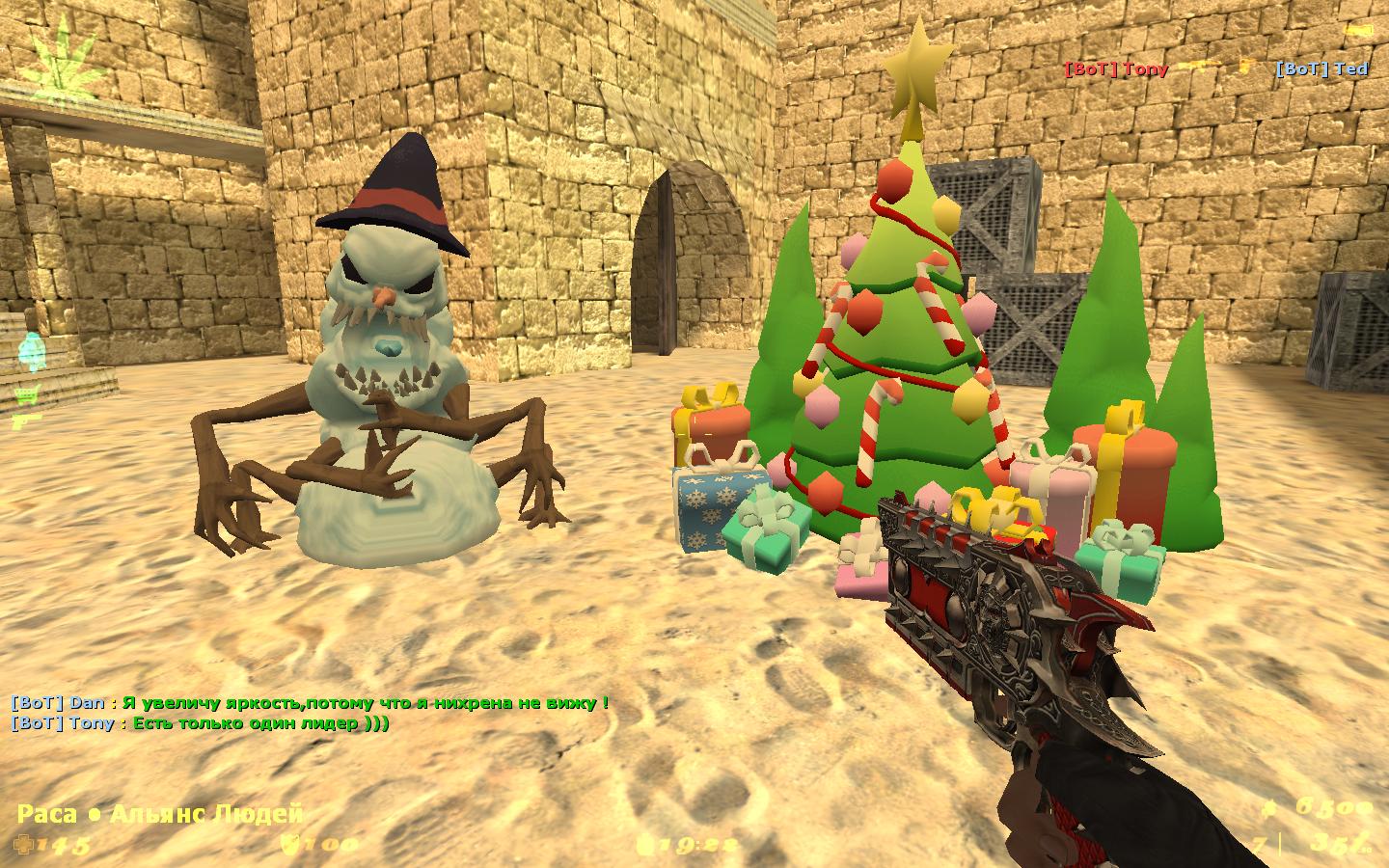Click the green shopping cart buy-zone icon
Viewport: 1389px width, 868px height.
tap(26, 393)
